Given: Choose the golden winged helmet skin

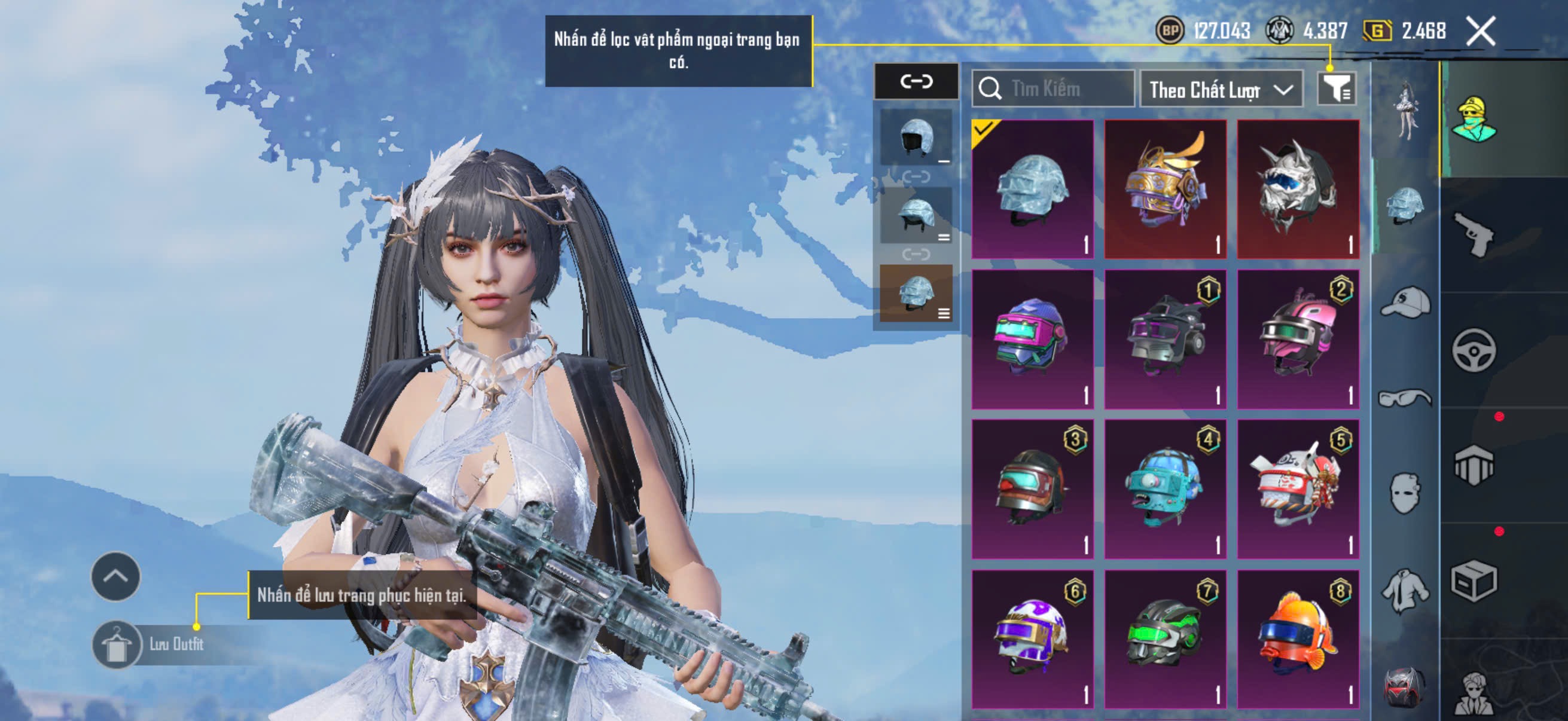Looking at the screenshot, I should [x=1165, y=188].
